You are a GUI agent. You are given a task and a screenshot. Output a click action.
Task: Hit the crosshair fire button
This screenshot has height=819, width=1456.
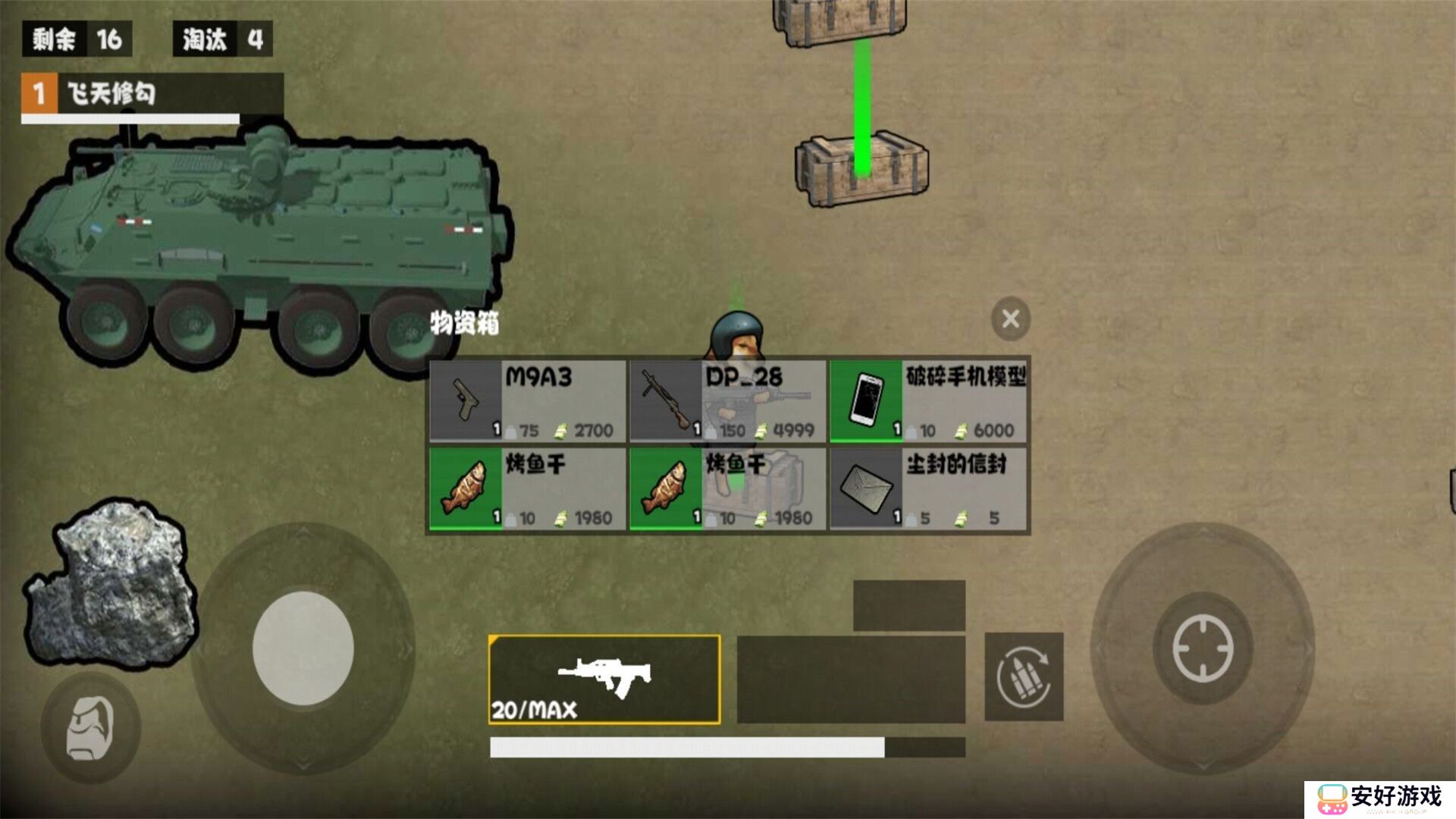tap(1203, 648)
